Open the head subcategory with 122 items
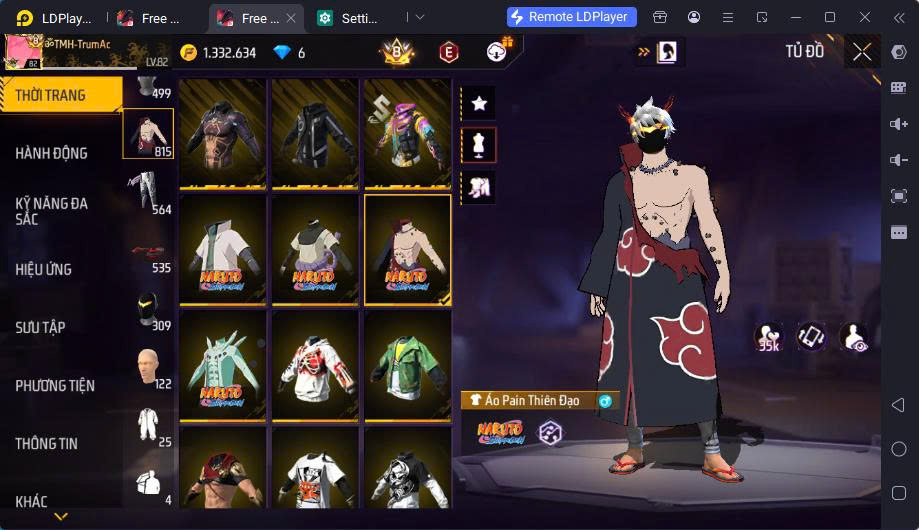The width and height of the screenshot is (919, 530). tap(148, 368)
